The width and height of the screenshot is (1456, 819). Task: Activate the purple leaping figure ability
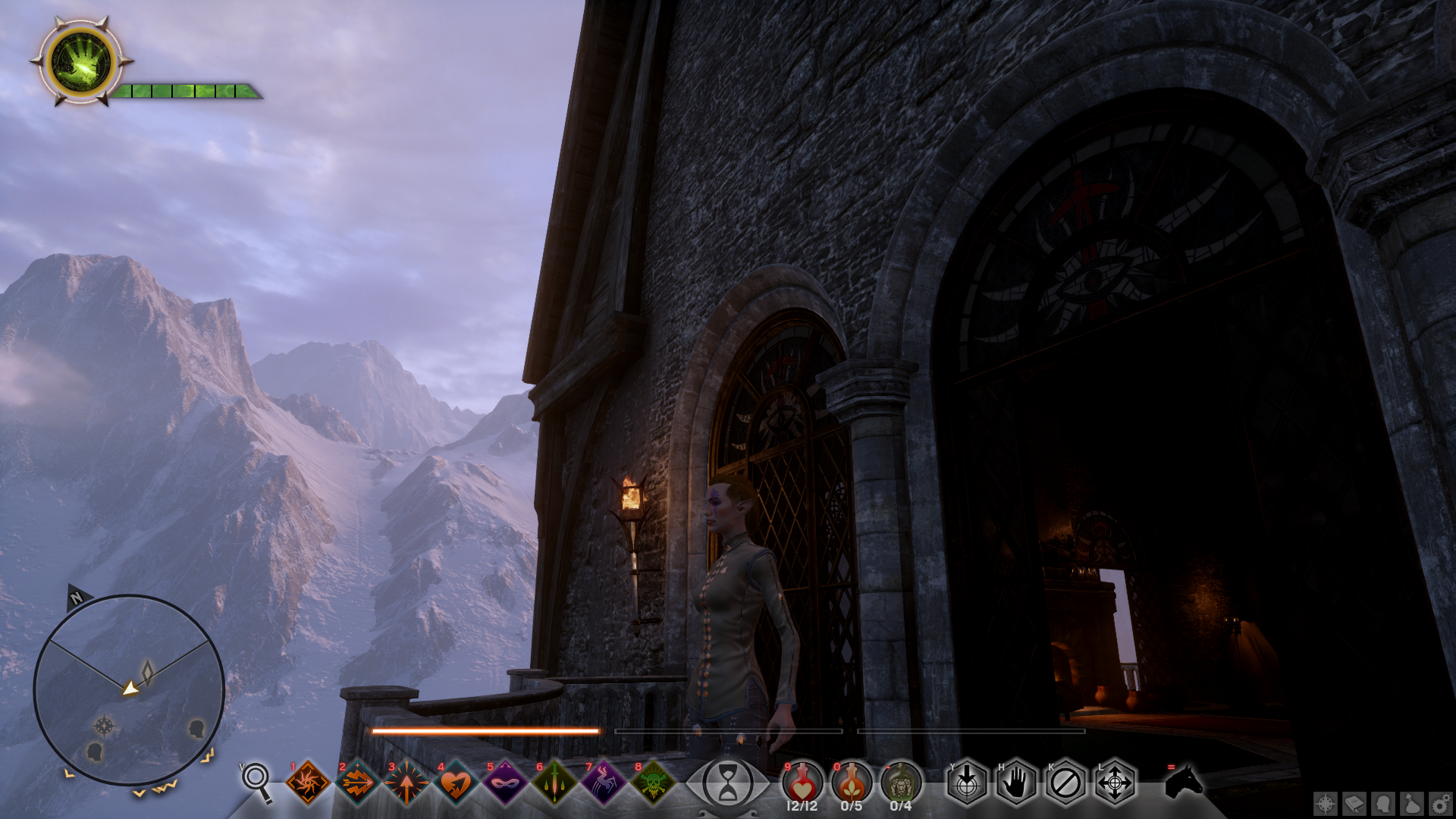(x=604, y=783)
